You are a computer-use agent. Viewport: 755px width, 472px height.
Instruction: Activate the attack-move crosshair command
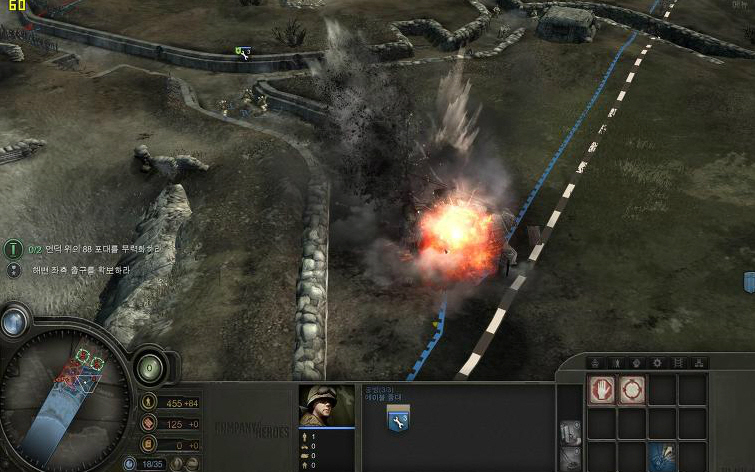pyautogui.click(x=631, y=390)
